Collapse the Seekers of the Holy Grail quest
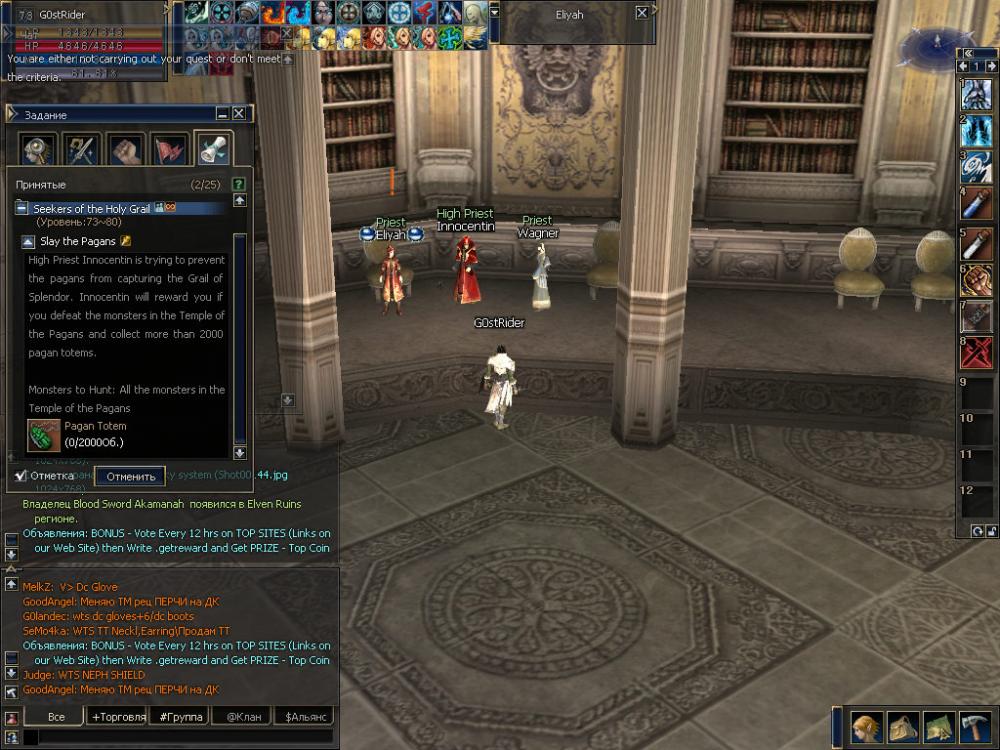Screen dimensions: 1000x750 coord(22,209)
